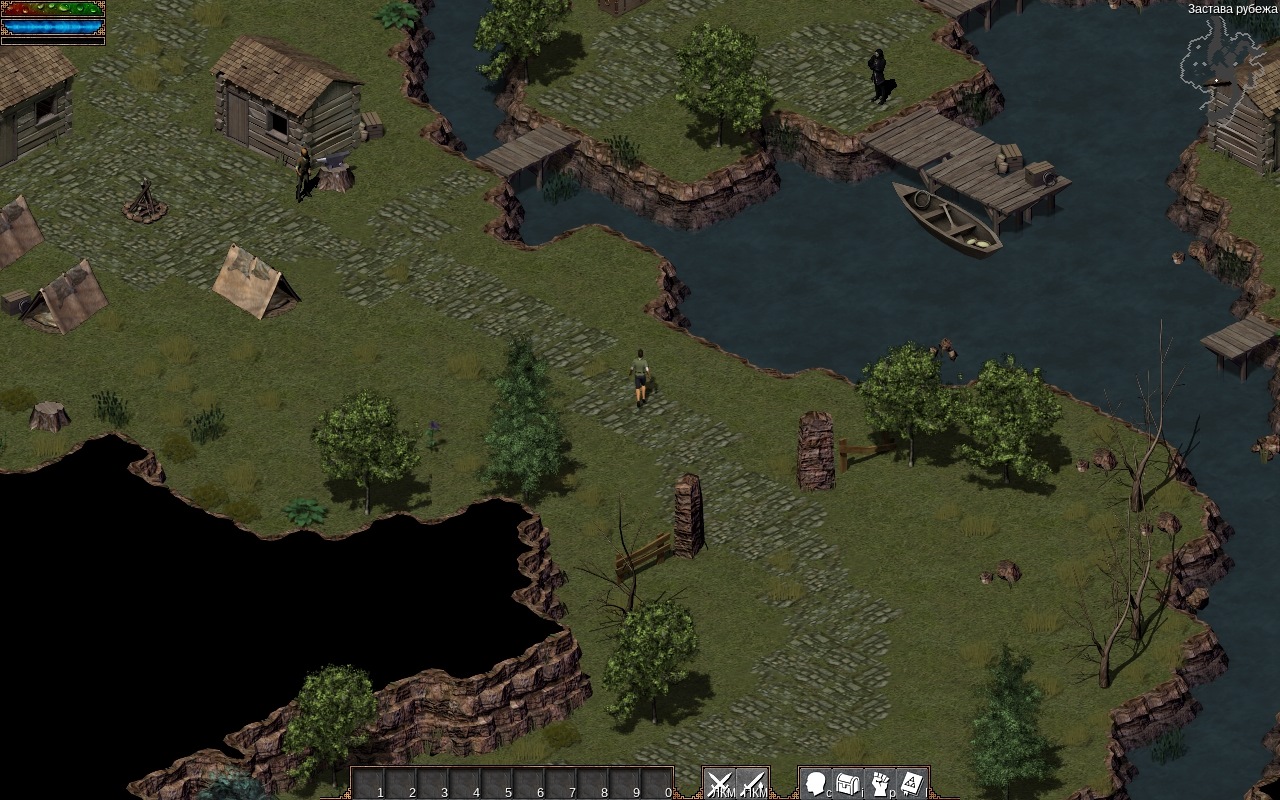Click the crossed swords ЛКМ attack slot

(x=719, y=783)
